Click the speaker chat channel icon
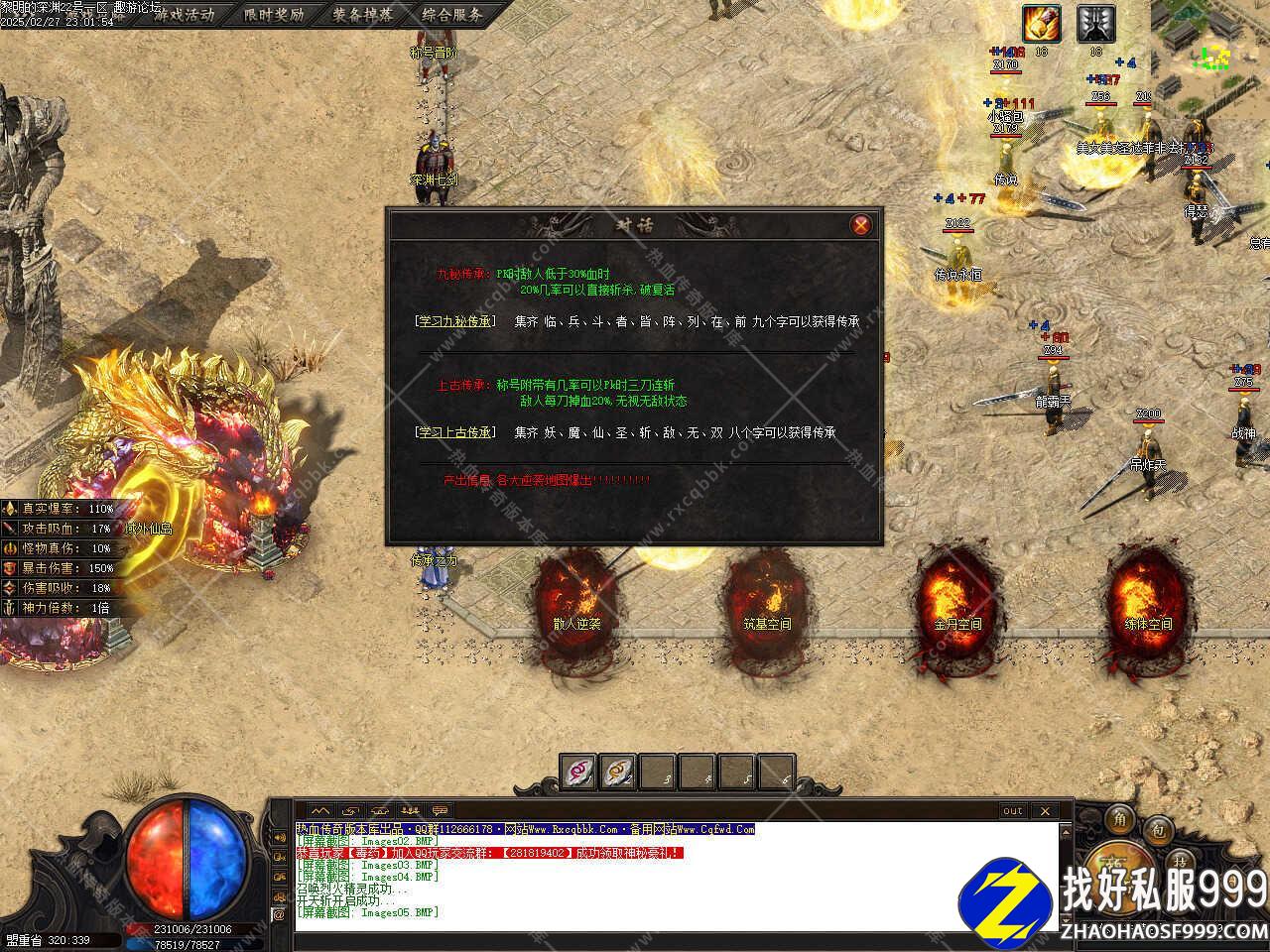1270x952 pixels. click(x=279, y=836)
